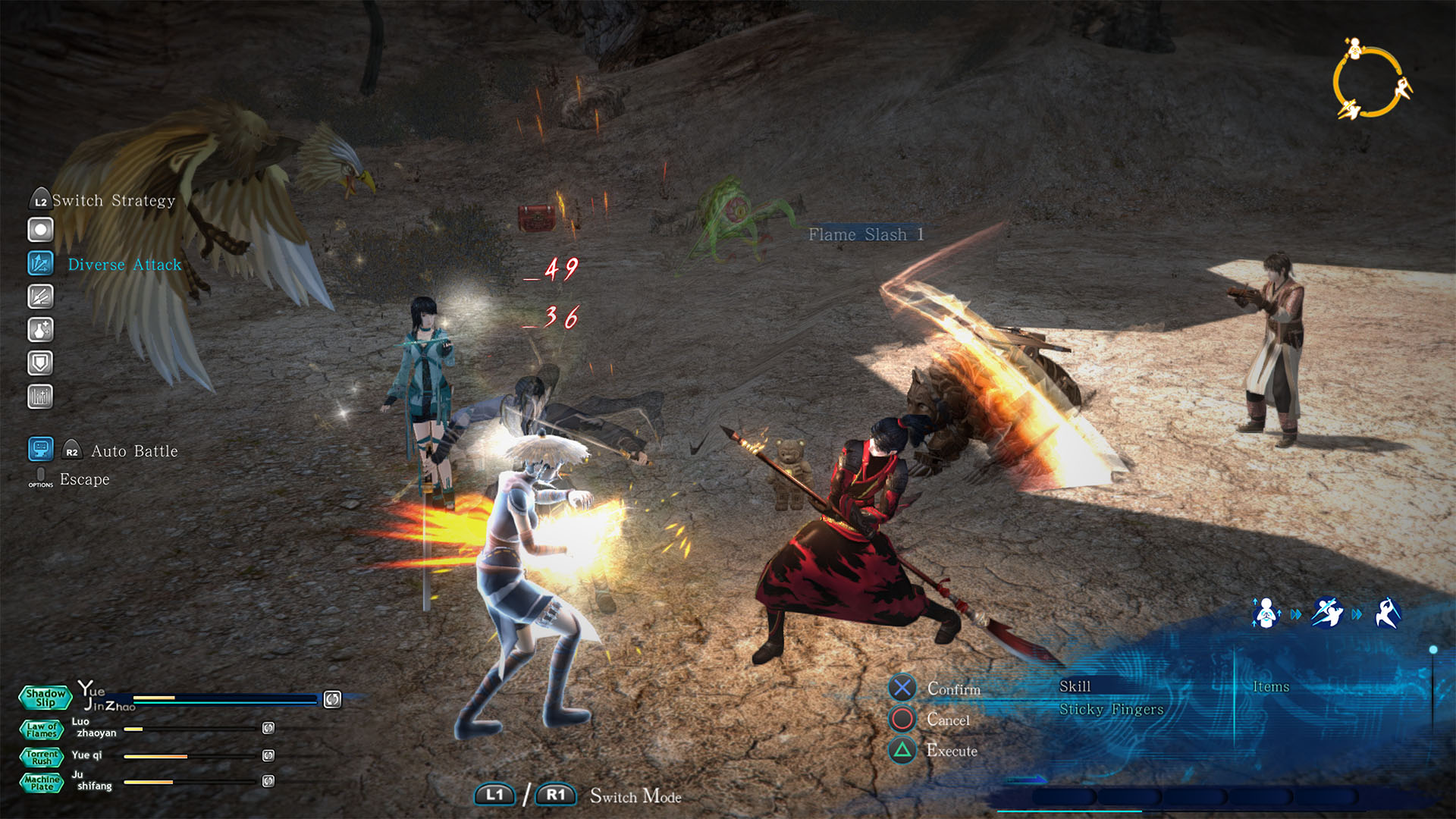Pick the potion flask strategy icon
1456x819 pixels.
point(40,330)
